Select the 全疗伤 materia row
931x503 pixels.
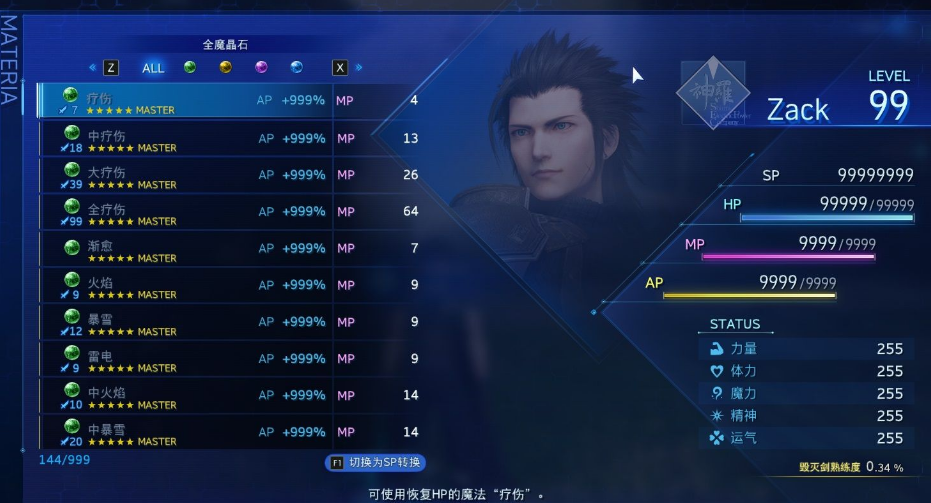click(x=230, y=212)
